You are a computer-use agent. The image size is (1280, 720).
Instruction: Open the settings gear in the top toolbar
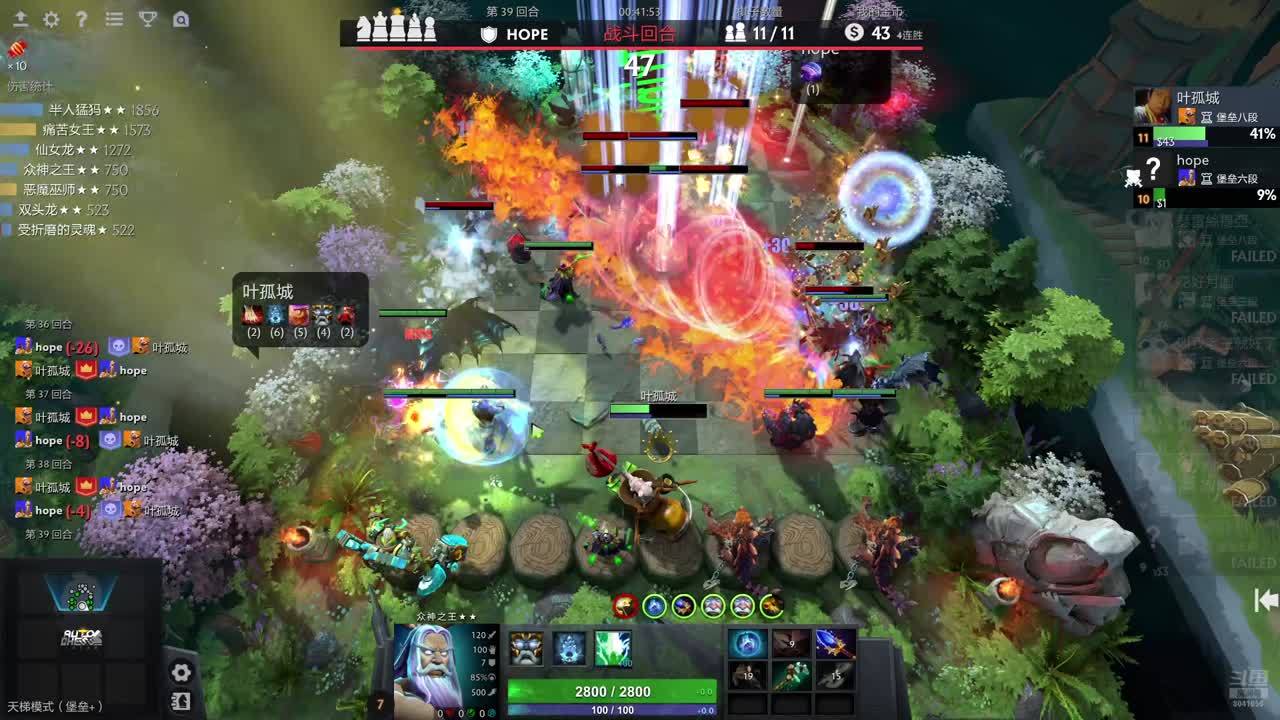click(51, 19)
